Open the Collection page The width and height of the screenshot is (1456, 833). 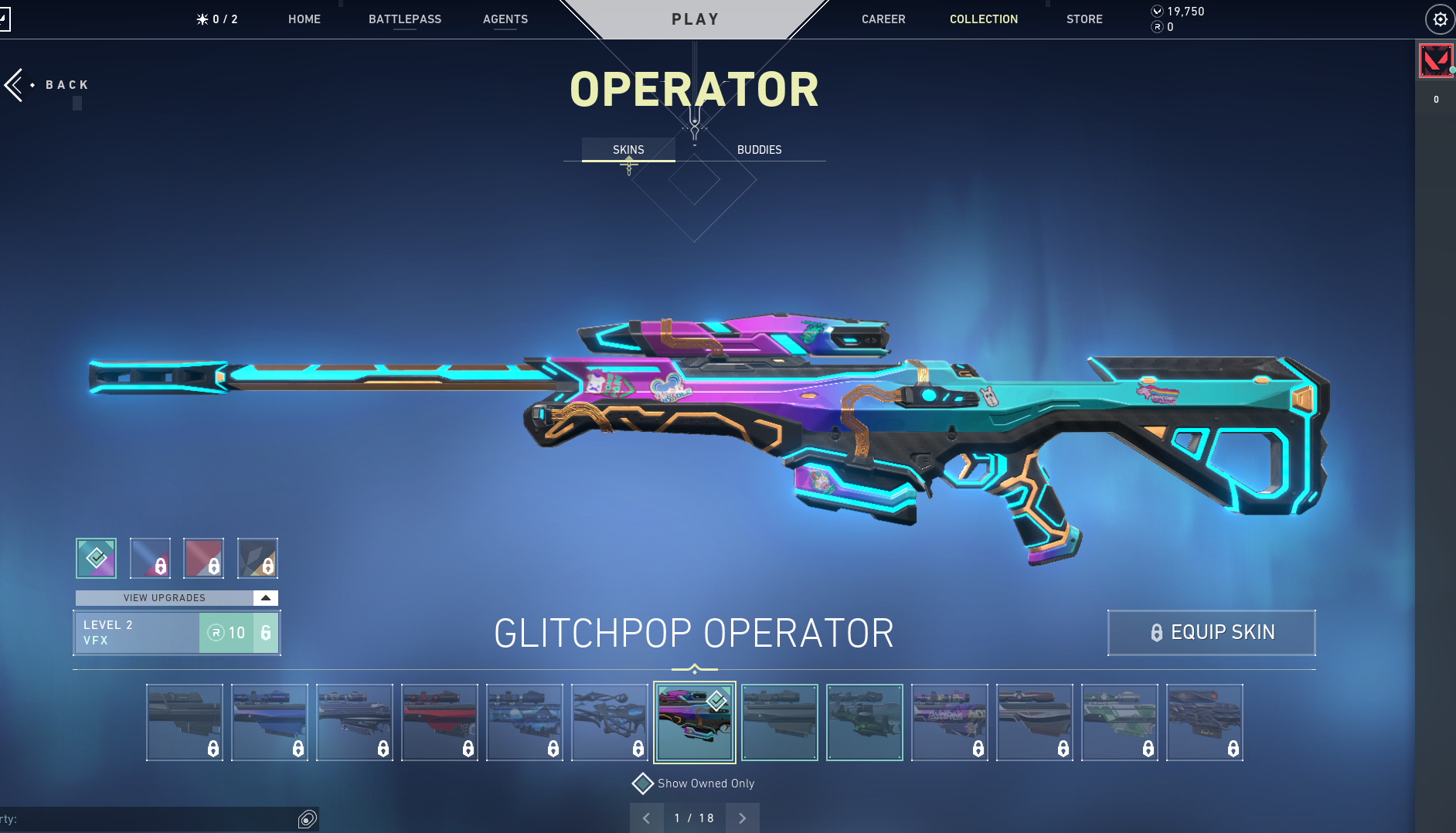click(x=983, y=19)
